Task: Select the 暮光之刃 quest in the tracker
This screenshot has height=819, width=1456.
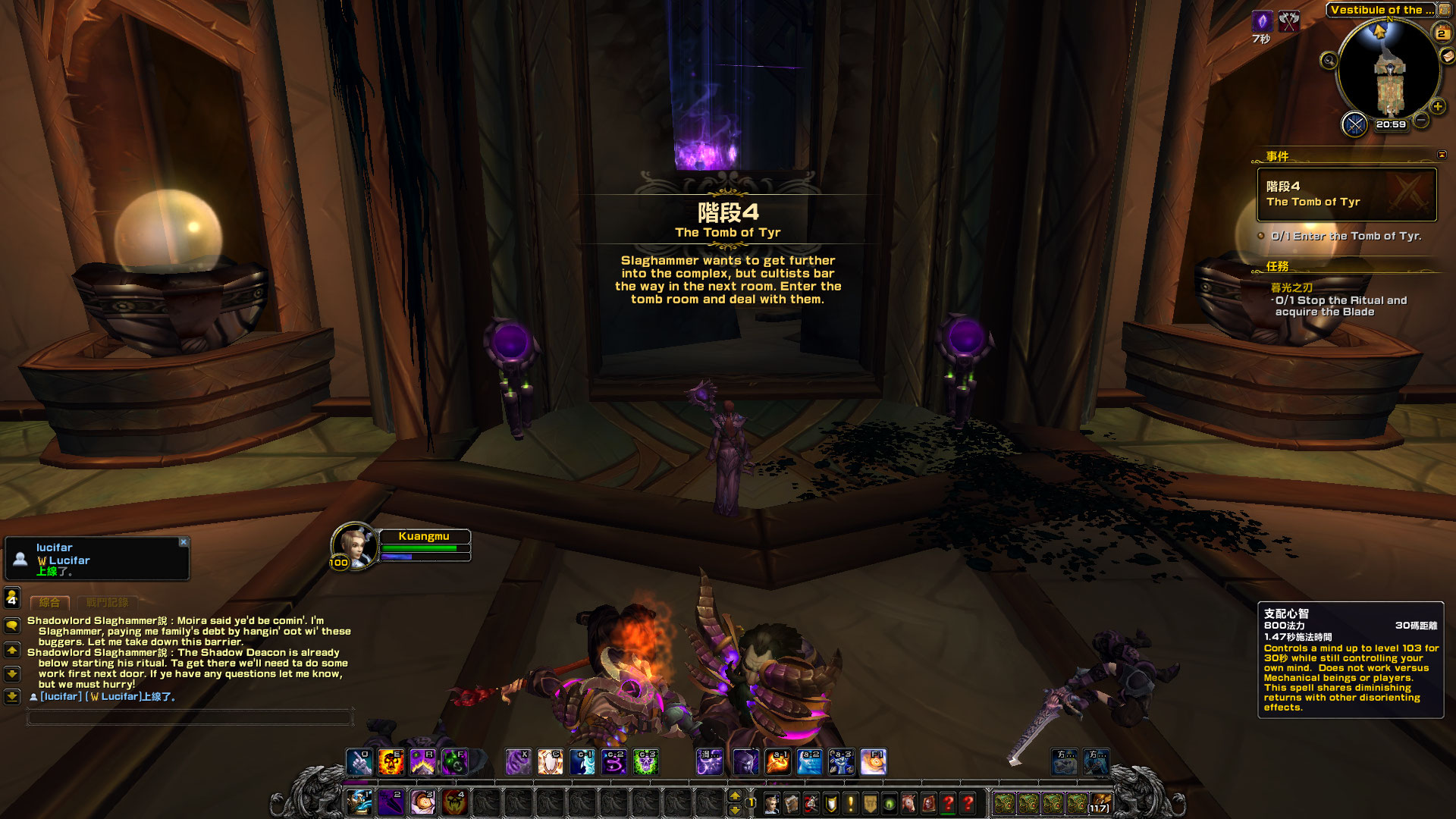Action: coord(1291,288)
